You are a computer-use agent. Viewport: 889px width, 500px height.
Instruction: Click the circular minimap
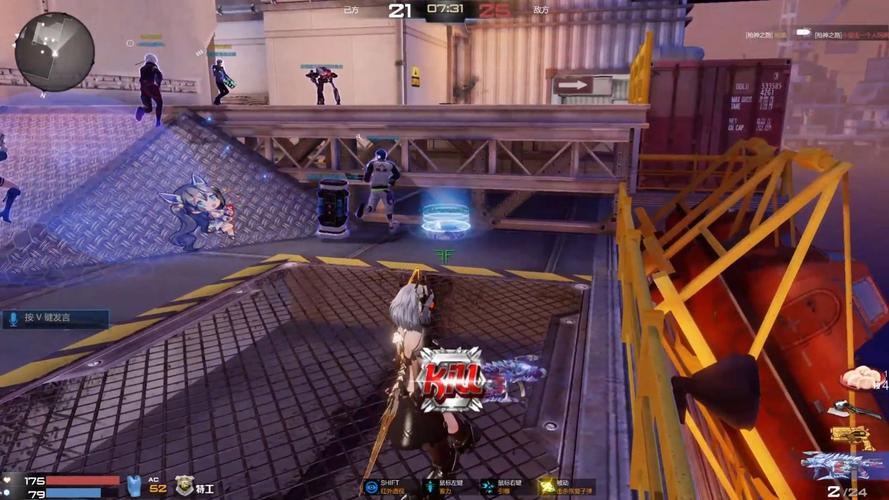(54, 51)
